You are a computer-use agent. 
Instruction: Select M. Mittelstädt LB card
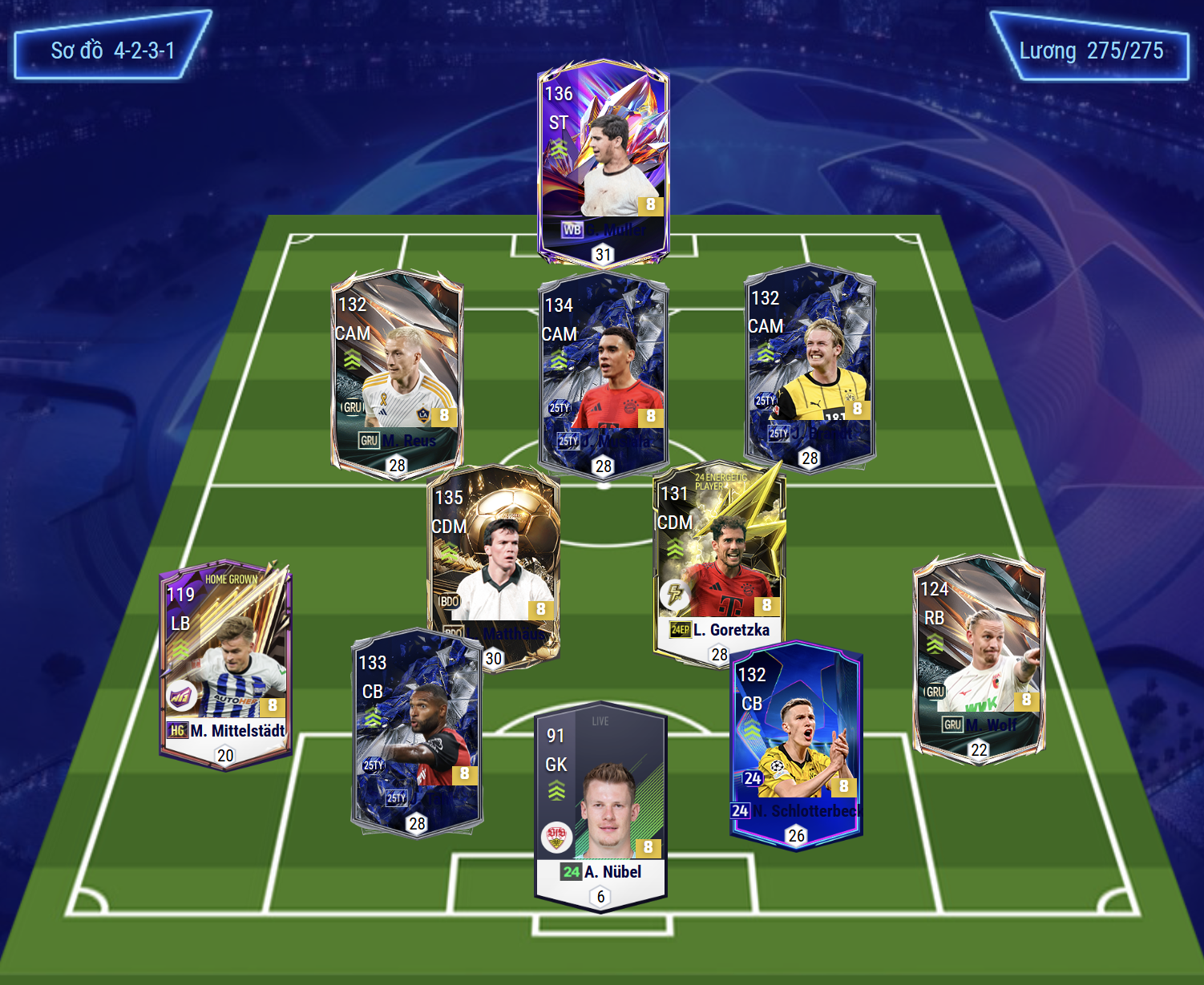[225, 664]
